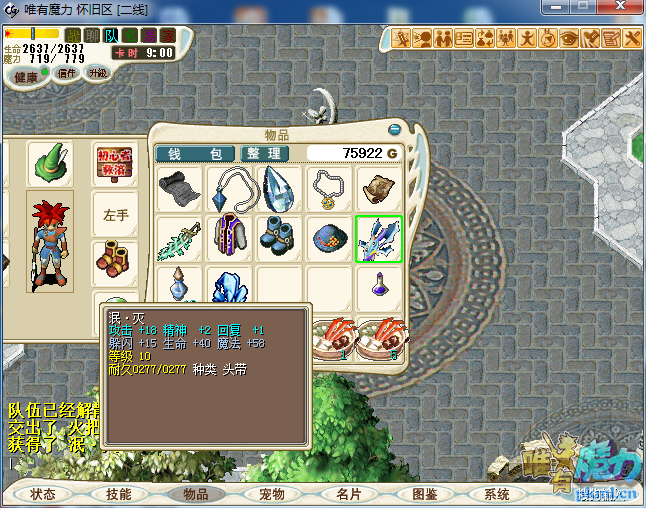Select the pendulum necklace item slot
The height and width of the screenshot is (508, 646).
tap(230, 189)
